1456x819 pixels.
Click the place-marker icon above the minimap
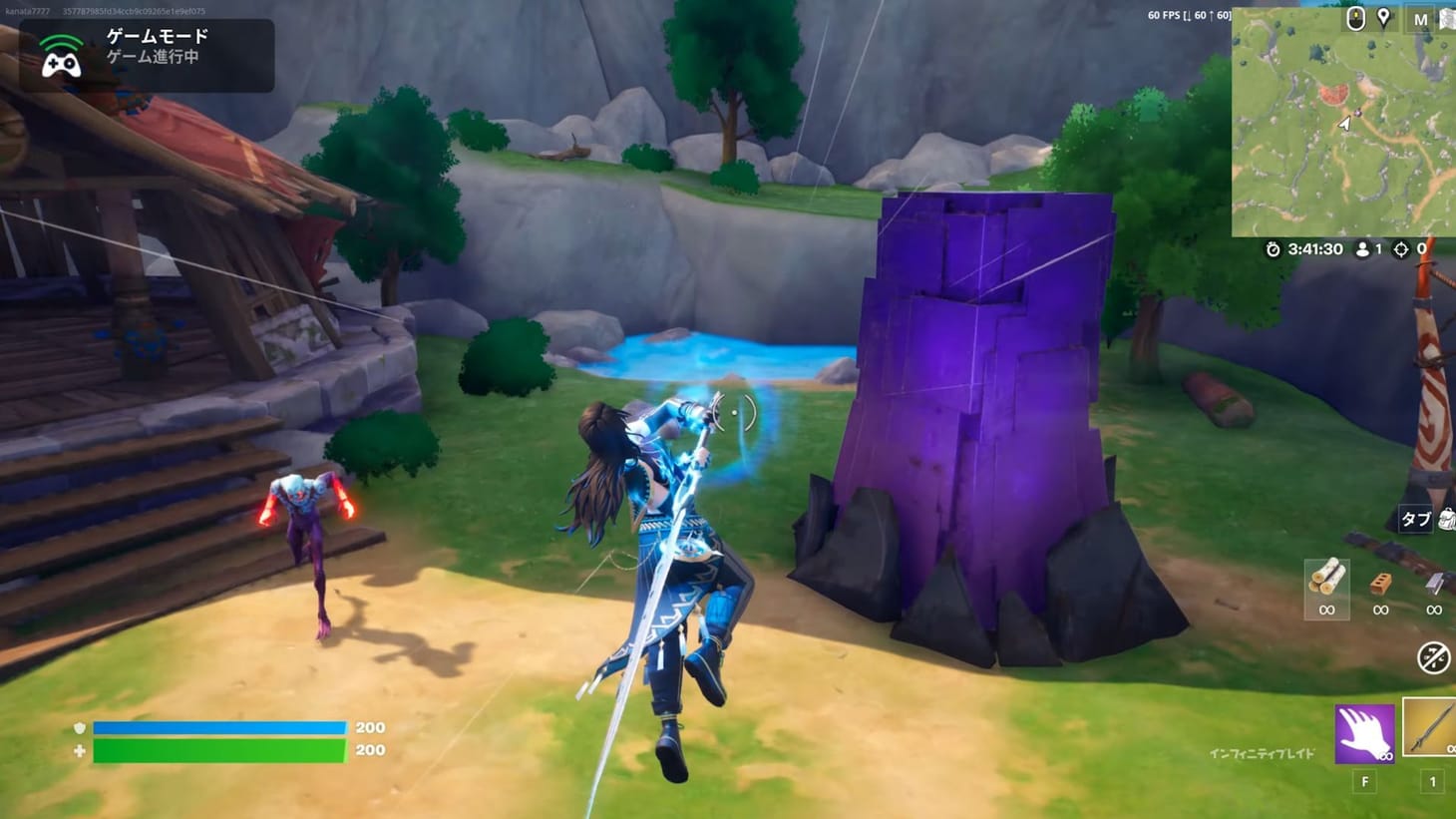tap(1384, 19)
